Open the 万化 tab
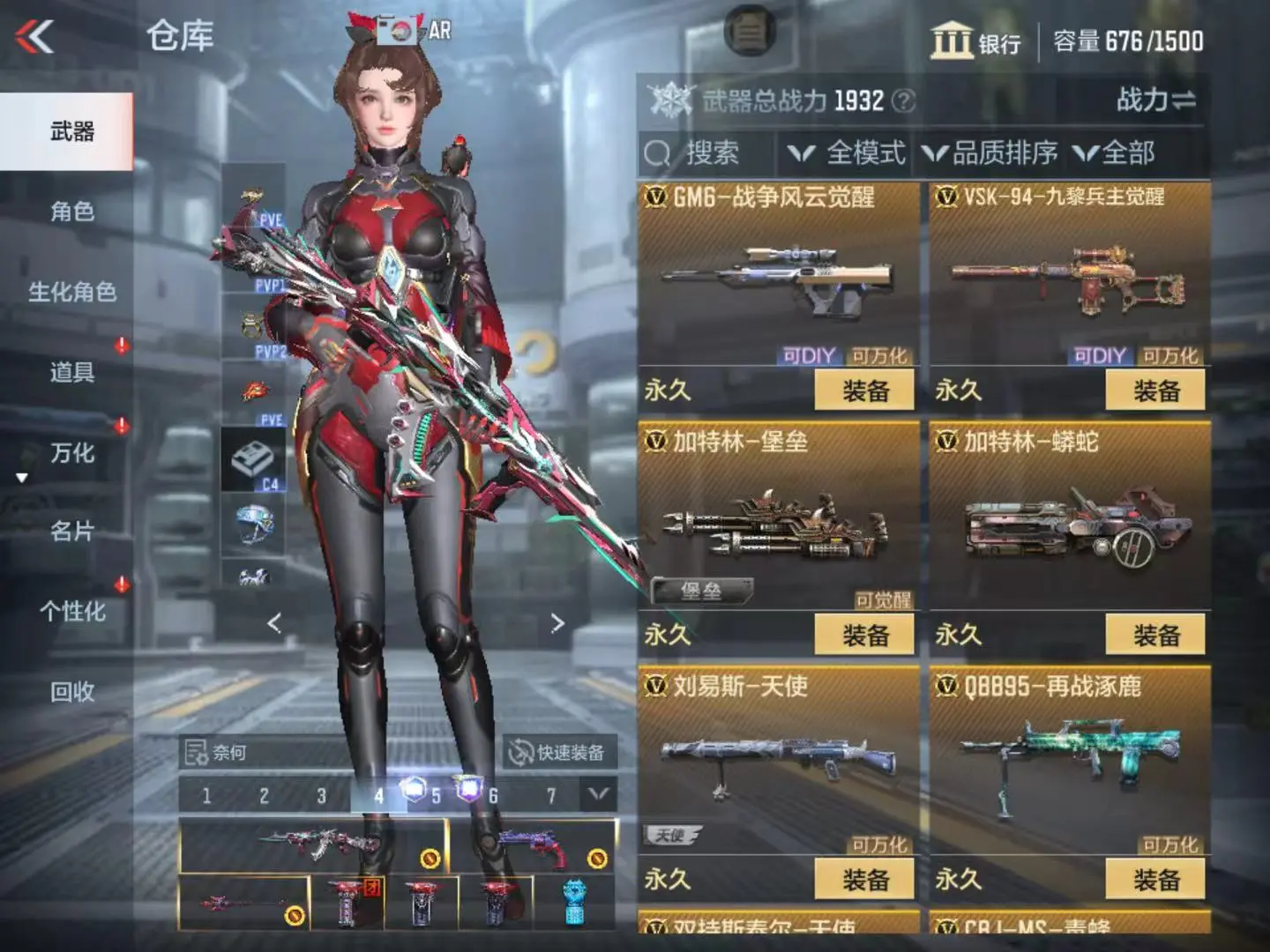Screen dimensions: 1270x952 coord(72,453)
